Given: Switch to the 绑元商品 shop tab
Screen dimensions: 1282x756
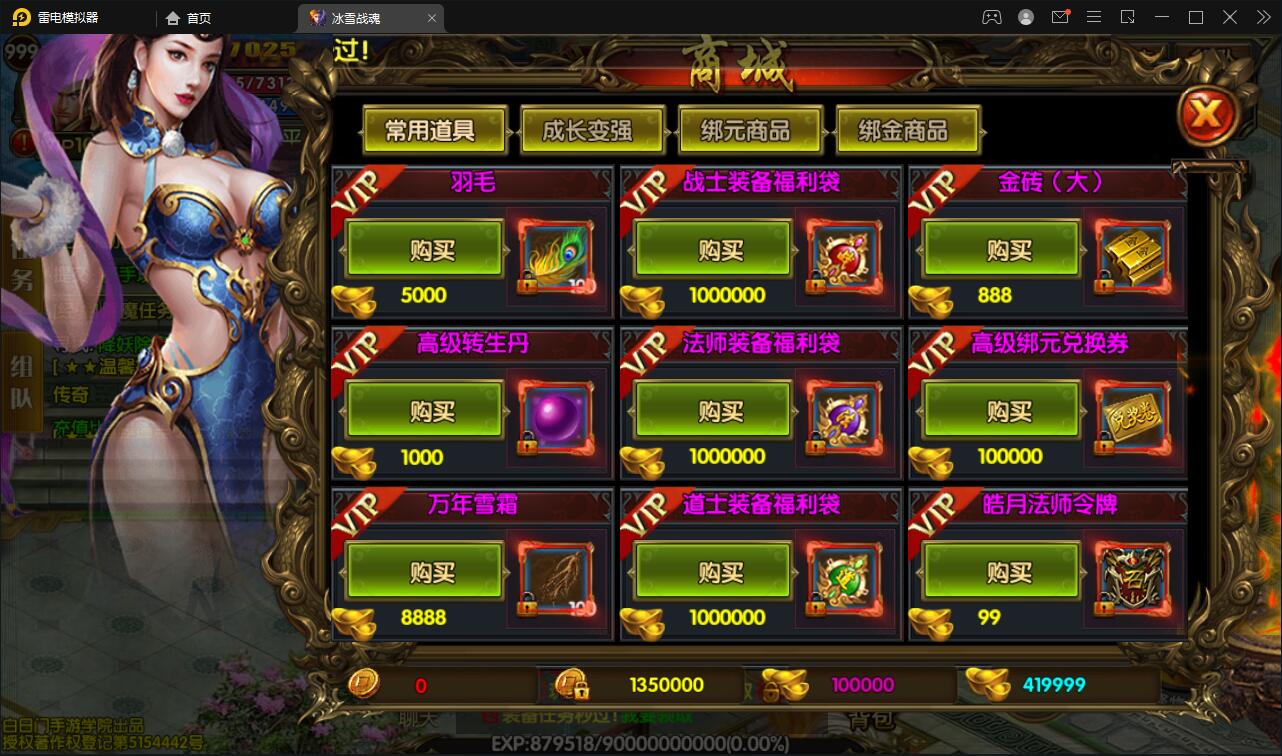Looking at the screenshot, I should (x=750, y=129).
